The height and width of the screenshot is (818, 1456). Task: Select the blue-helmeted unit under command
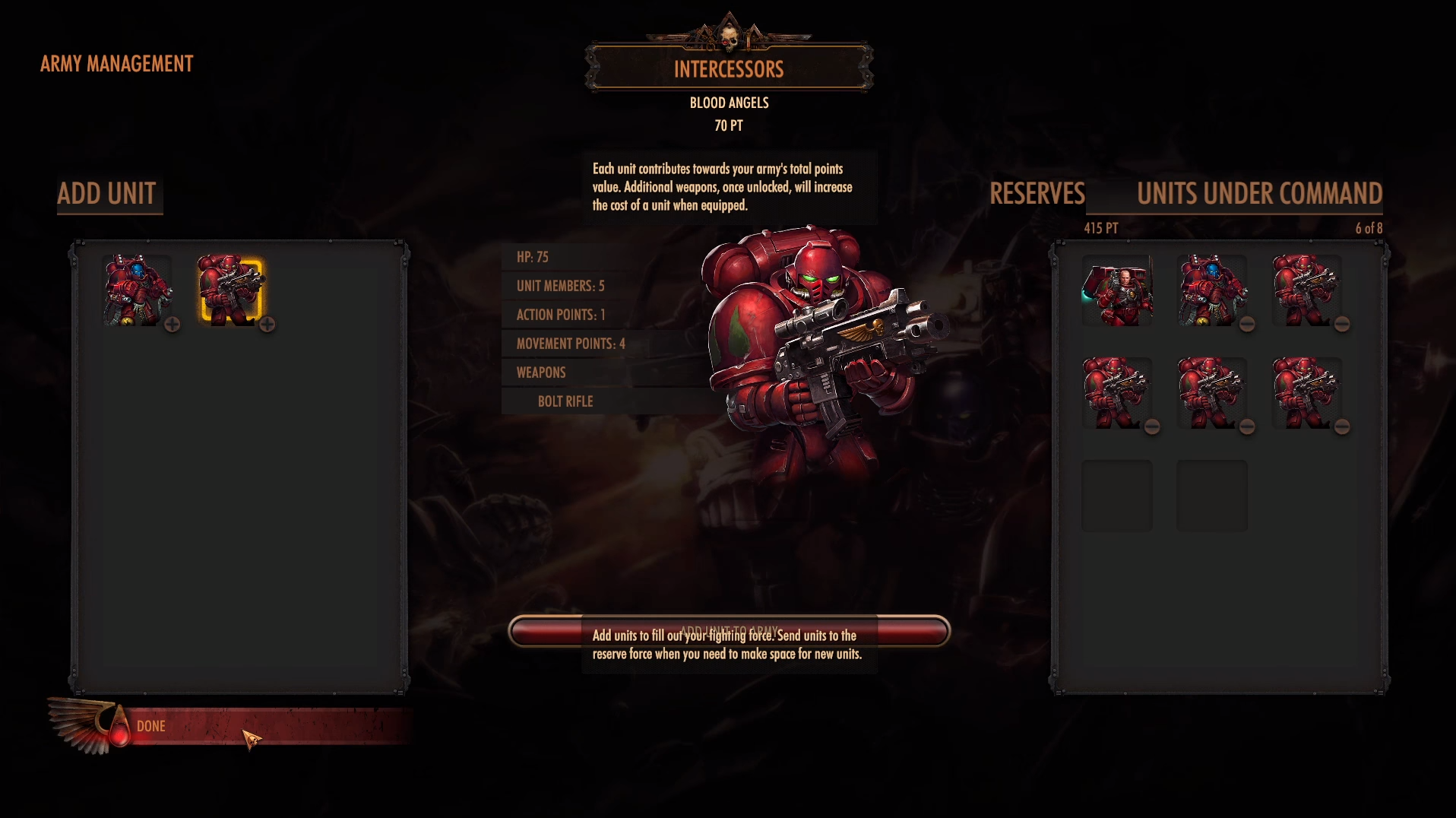(1211, 290)
